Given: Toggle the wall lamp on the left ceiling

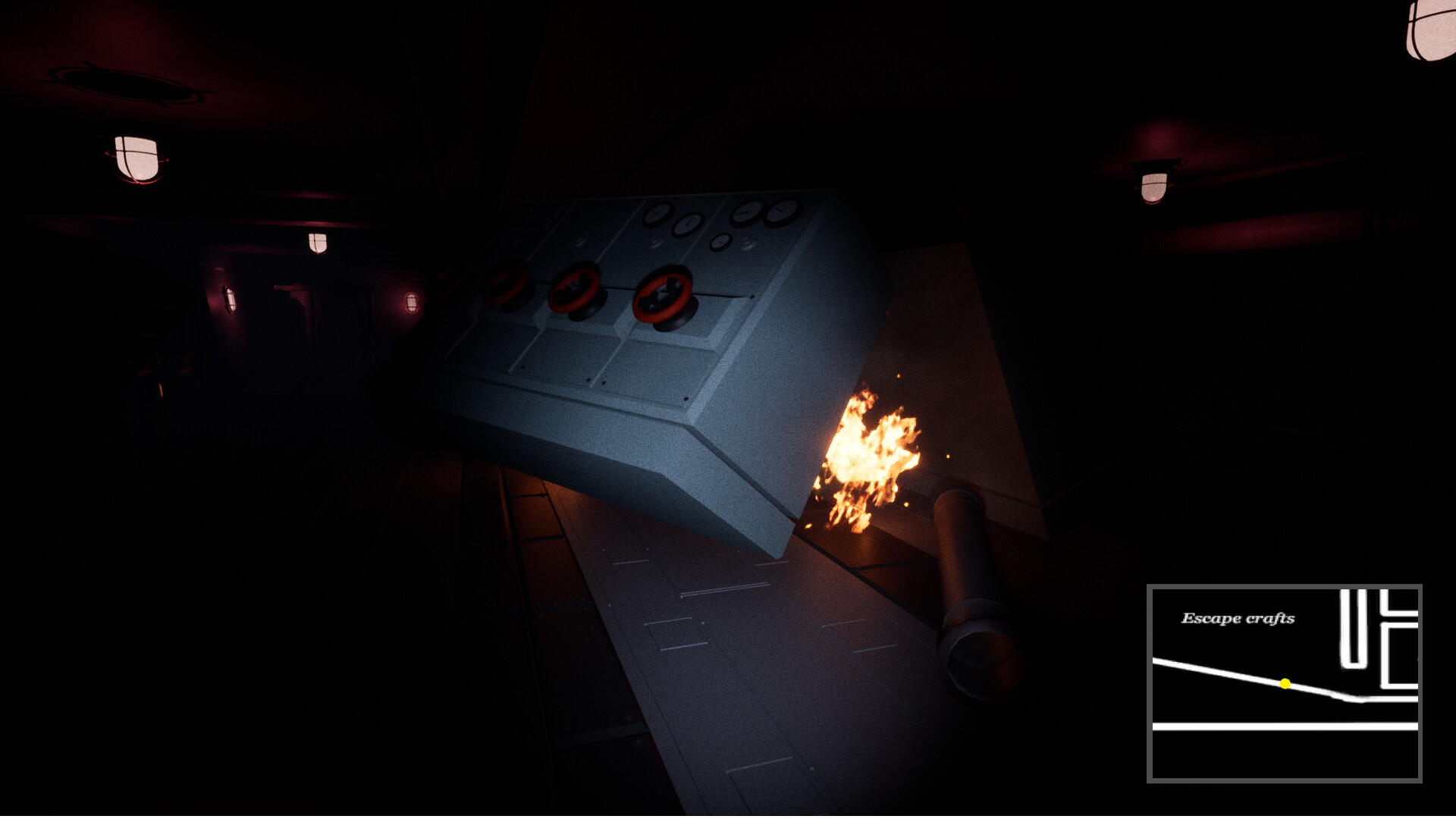Looking at the screenshot, I should [136, 159].
